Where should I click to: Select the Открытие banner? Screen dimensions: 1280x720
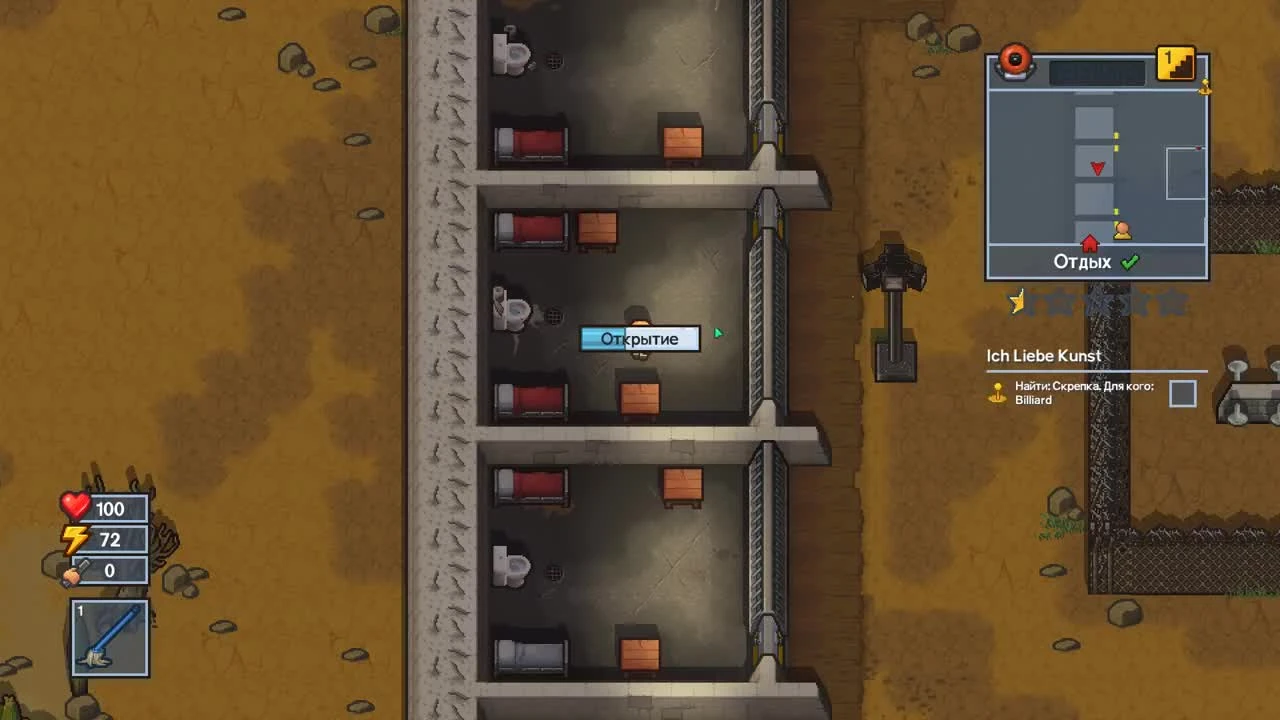640,339
